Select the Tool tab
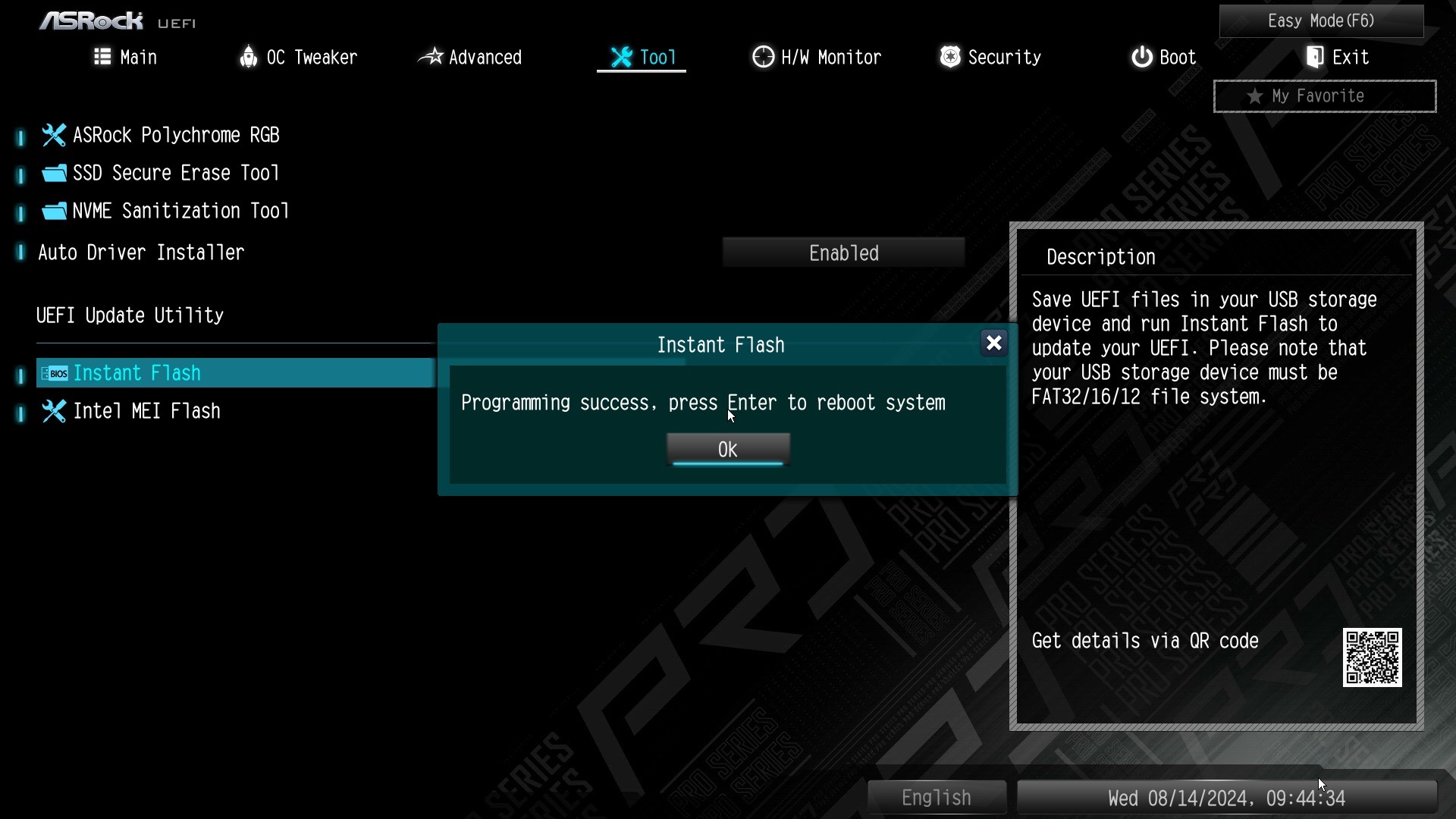This screenshot has width=1456, height=819. click(x=642, y=58)
